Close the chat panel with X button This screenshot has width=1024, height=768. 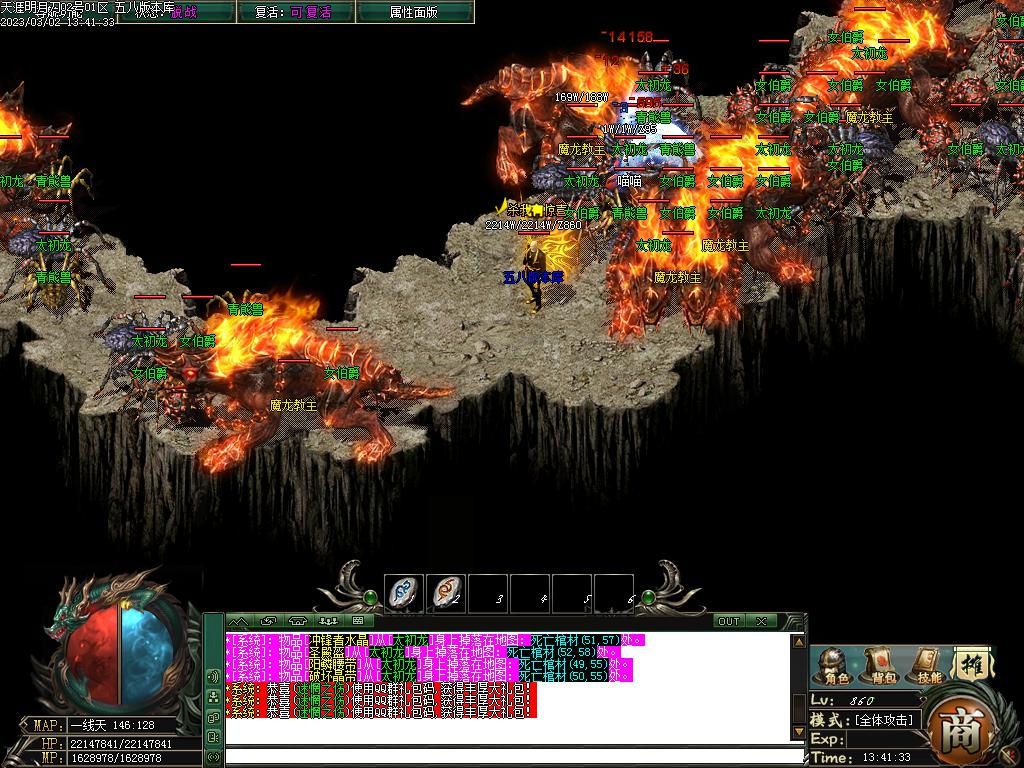point(762,621)
